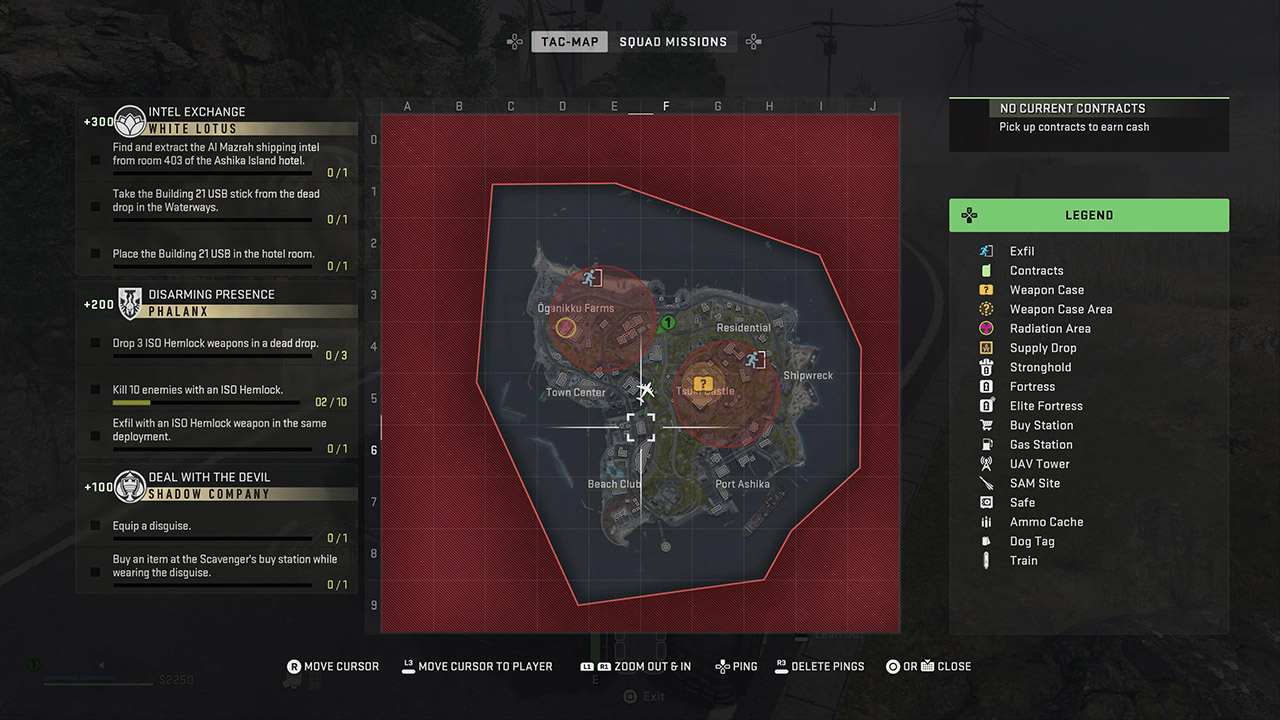Image resolution: width=1280 pixels, height=720 pixels.
Task: Click the Dog Tag legend icon
Action: click(984, 541)
